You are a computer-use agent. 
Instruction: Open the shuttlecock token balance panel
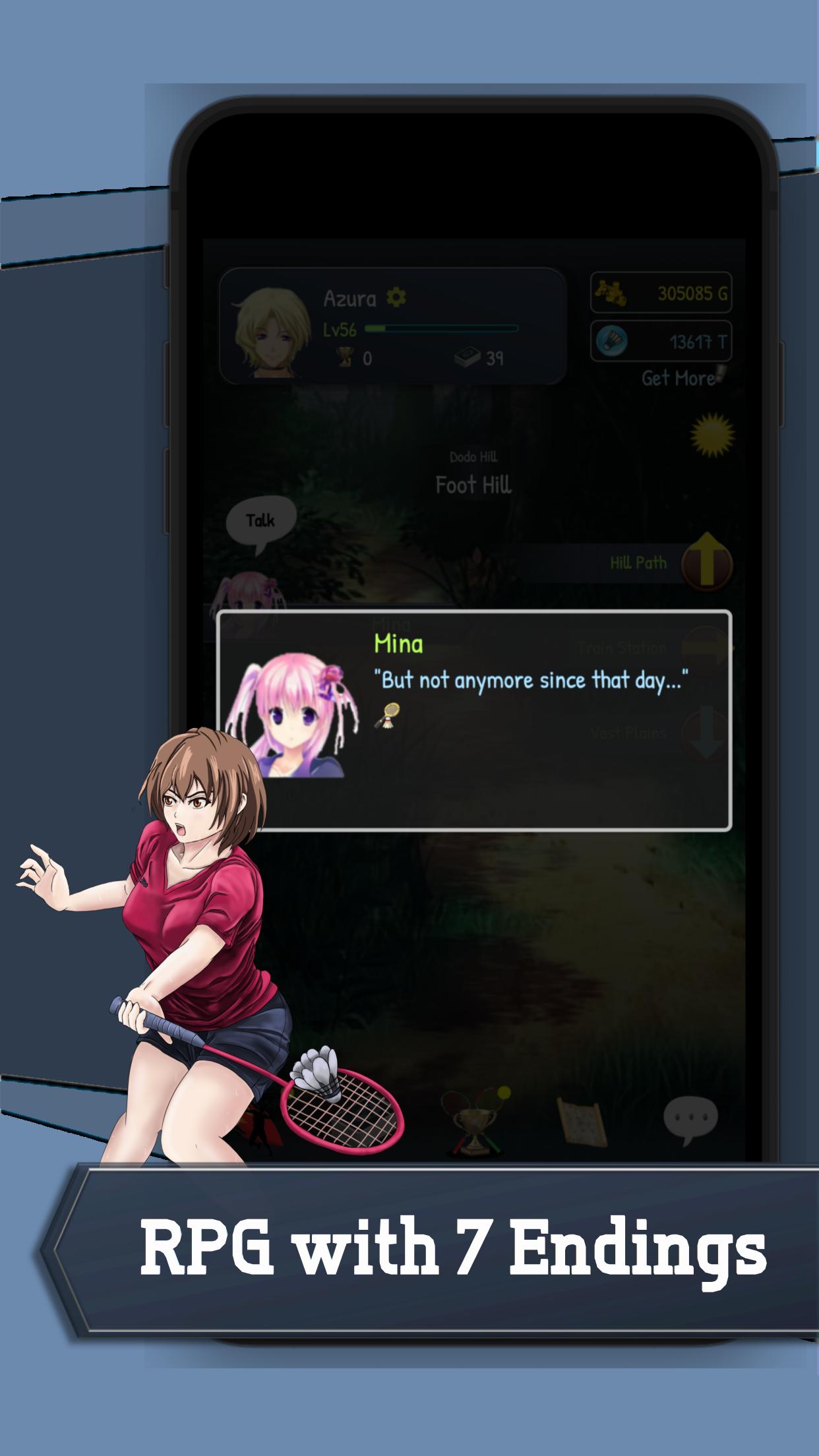[661, 342]
